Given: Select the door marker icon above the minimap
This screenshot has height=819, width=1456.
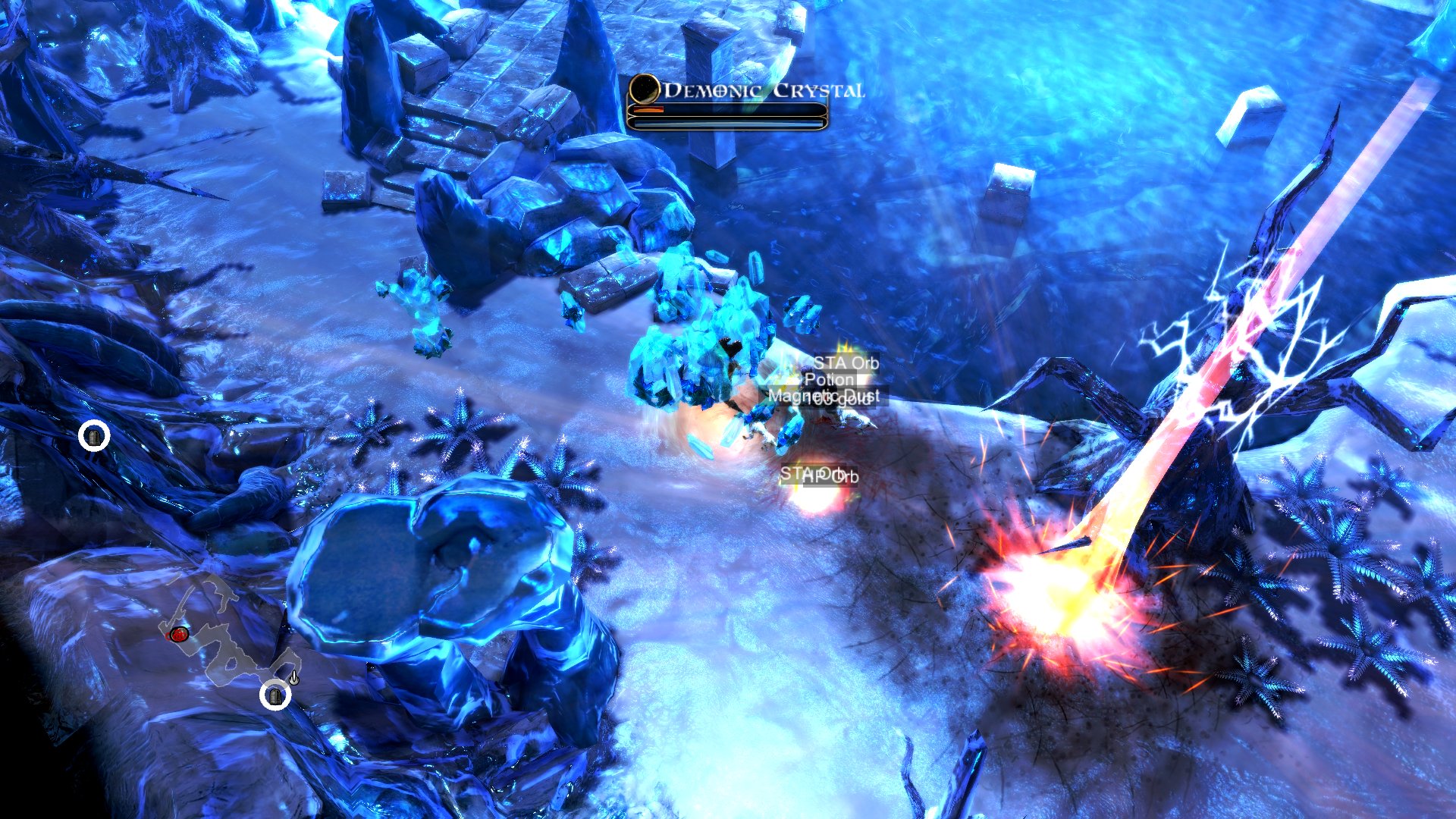Looking at the screenshot, I should point(276,696).
